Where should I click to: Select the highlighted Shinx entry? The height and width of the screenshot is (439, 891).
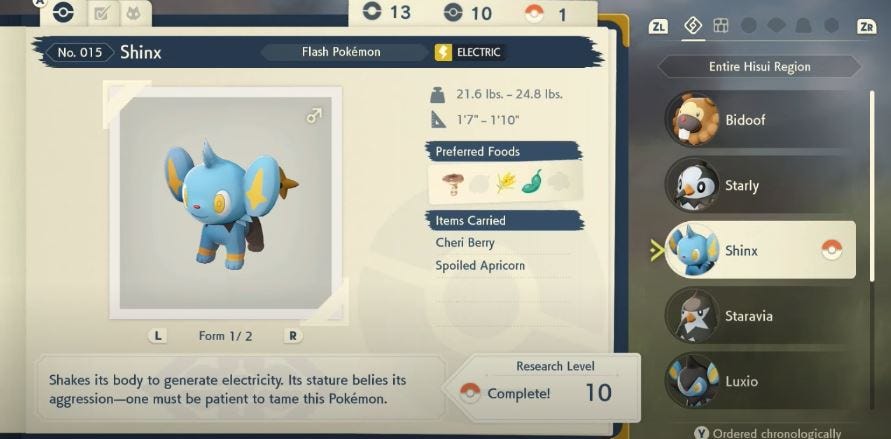[759, 250]
